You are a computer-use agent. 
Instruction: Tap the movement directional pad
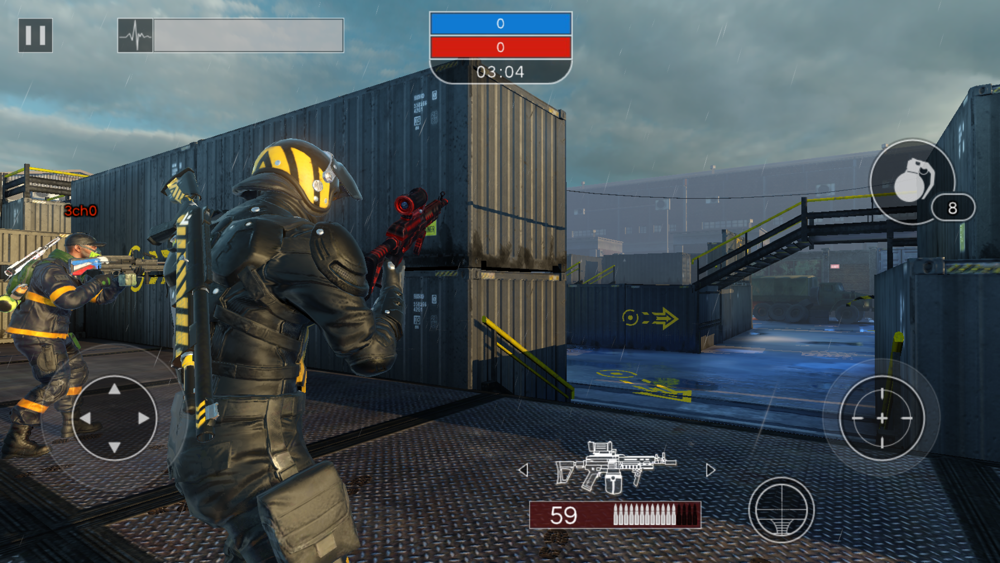pyautogui.click(x=114, y=417)
